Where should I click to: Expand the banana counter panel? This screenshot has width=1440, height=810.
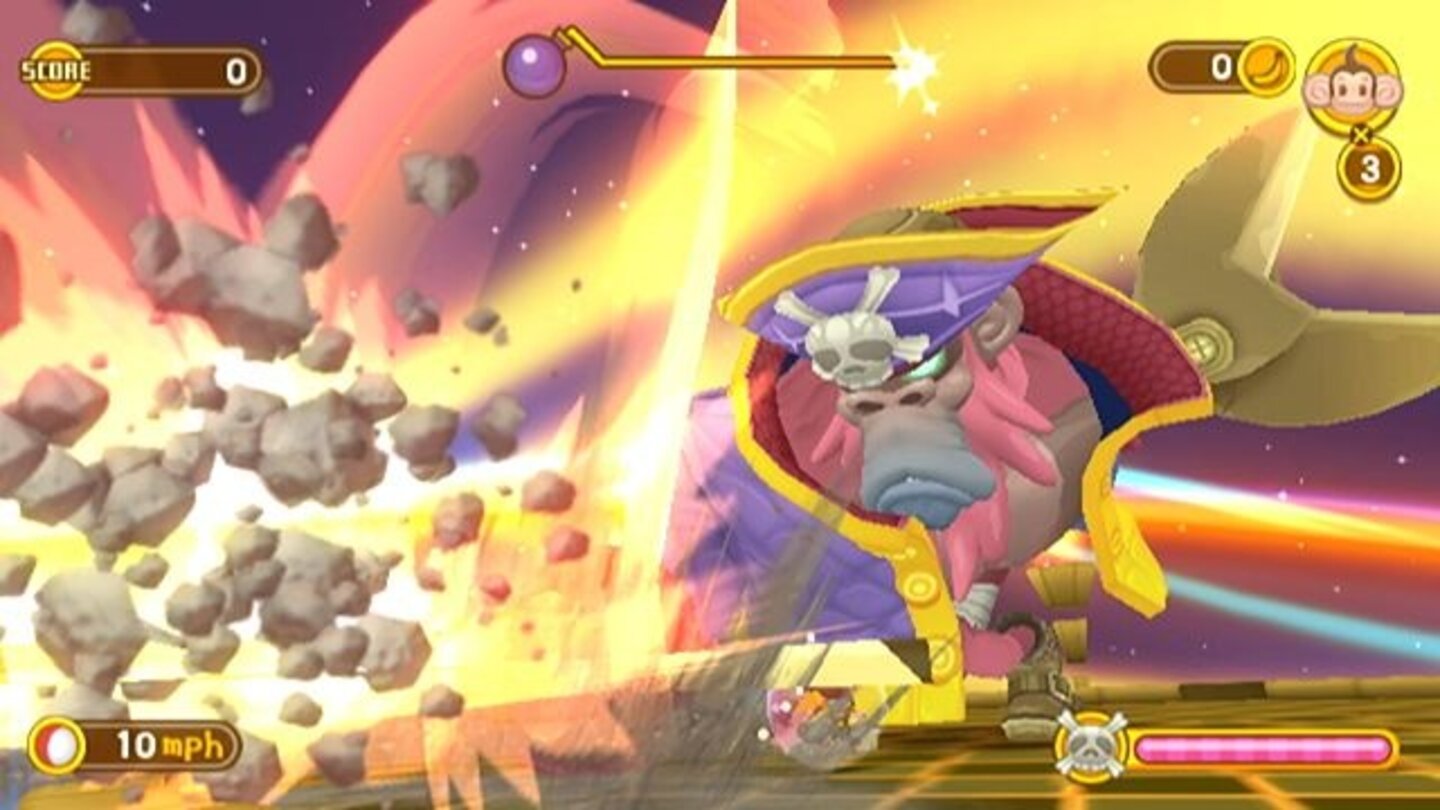pos(1215,67)
